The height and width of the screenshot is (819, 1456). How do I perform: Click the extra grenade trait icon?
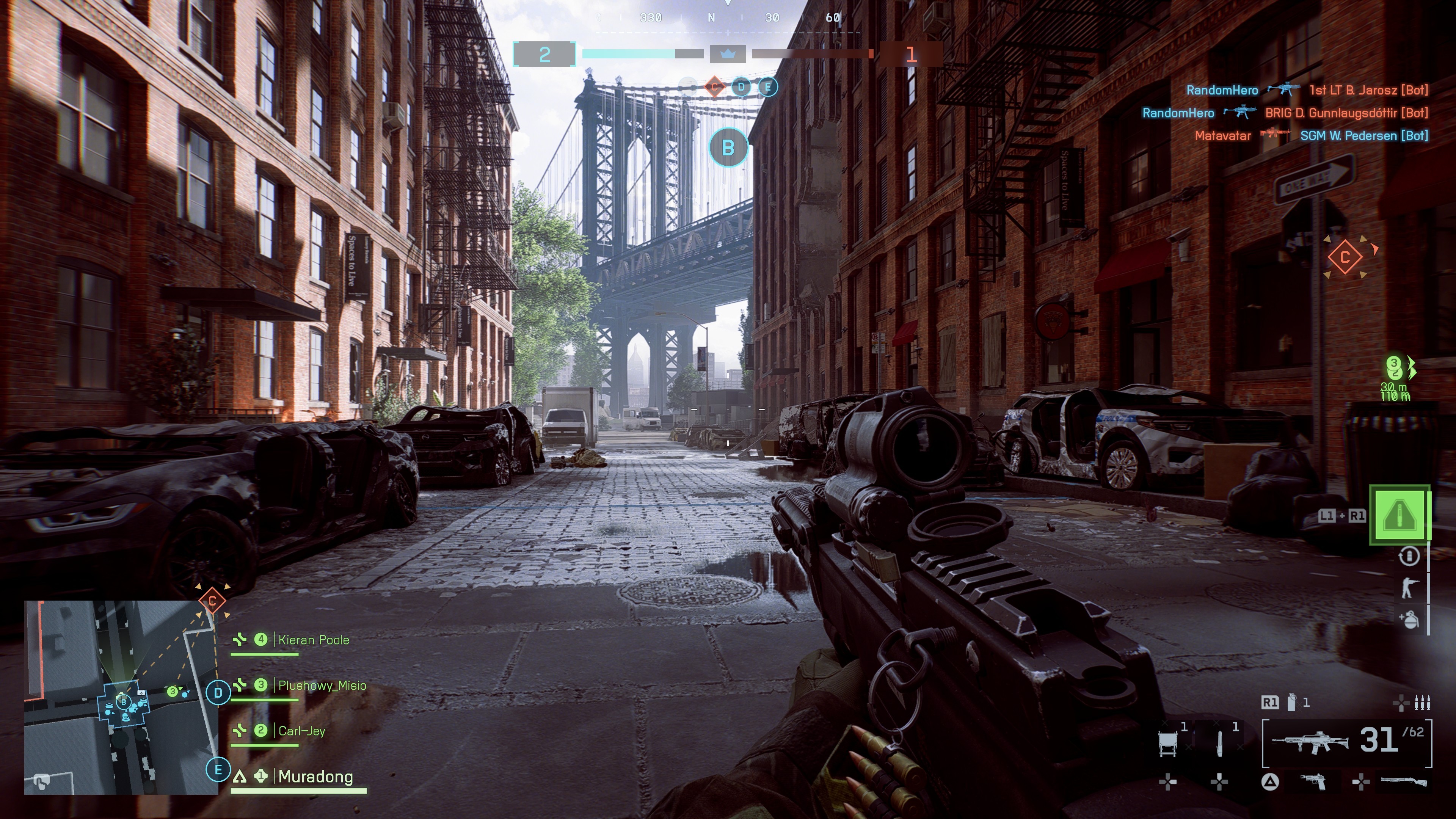[x=1409, y=619]
